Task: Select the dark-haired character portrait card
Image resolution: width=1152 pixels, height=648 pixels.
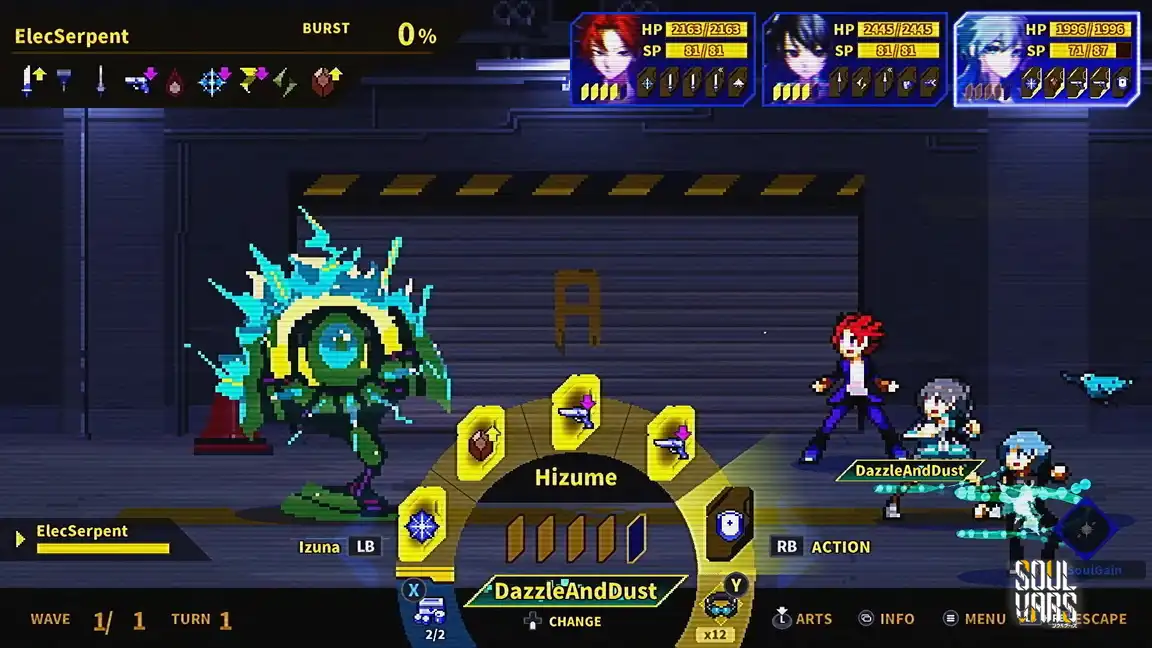Action: pos(854,59)
